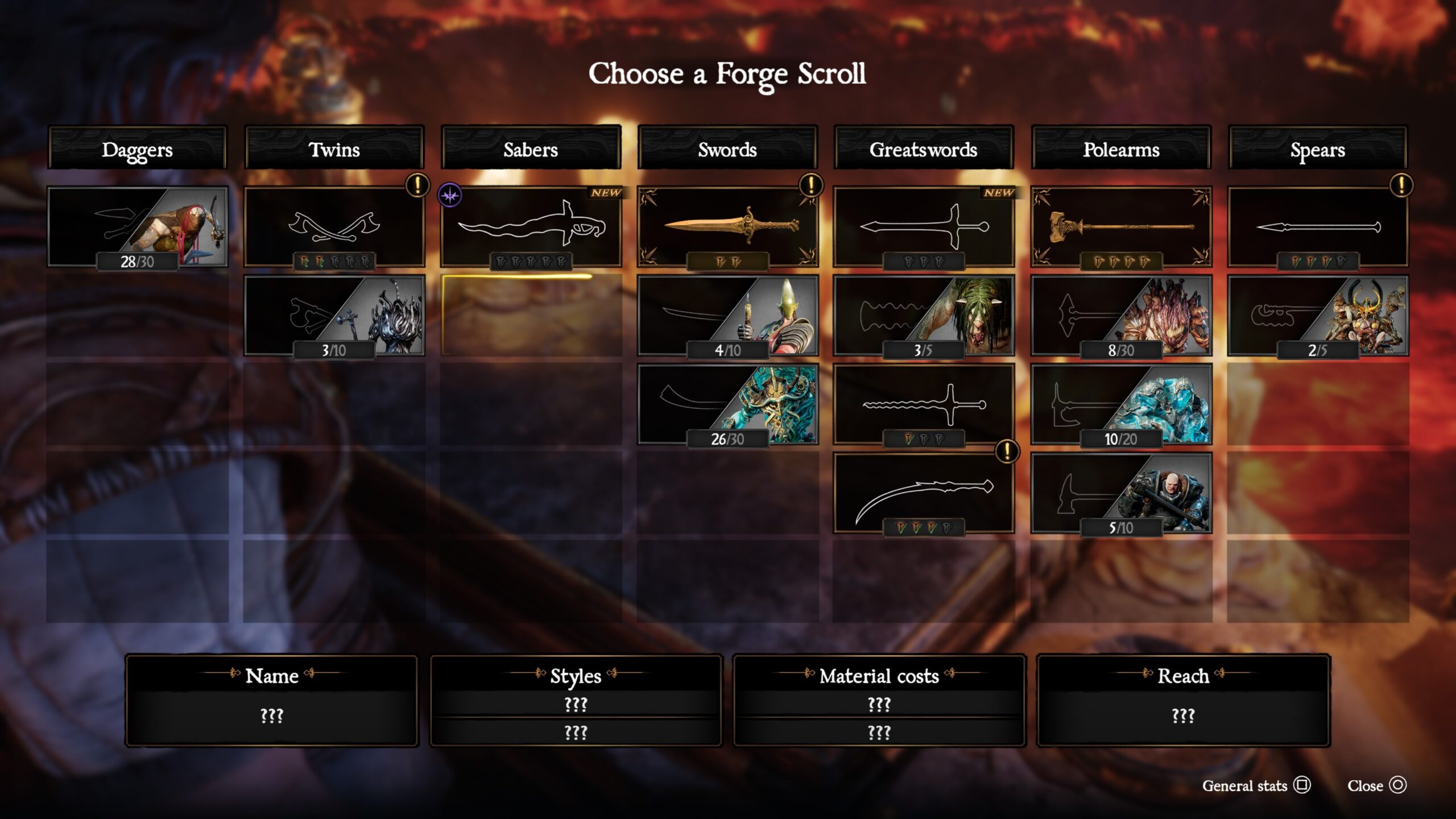Choose the greatsword scroll showing 3/5
The width and height of the screenshot is (1456, 819).
pyautogui.click(x=924, y=316)
